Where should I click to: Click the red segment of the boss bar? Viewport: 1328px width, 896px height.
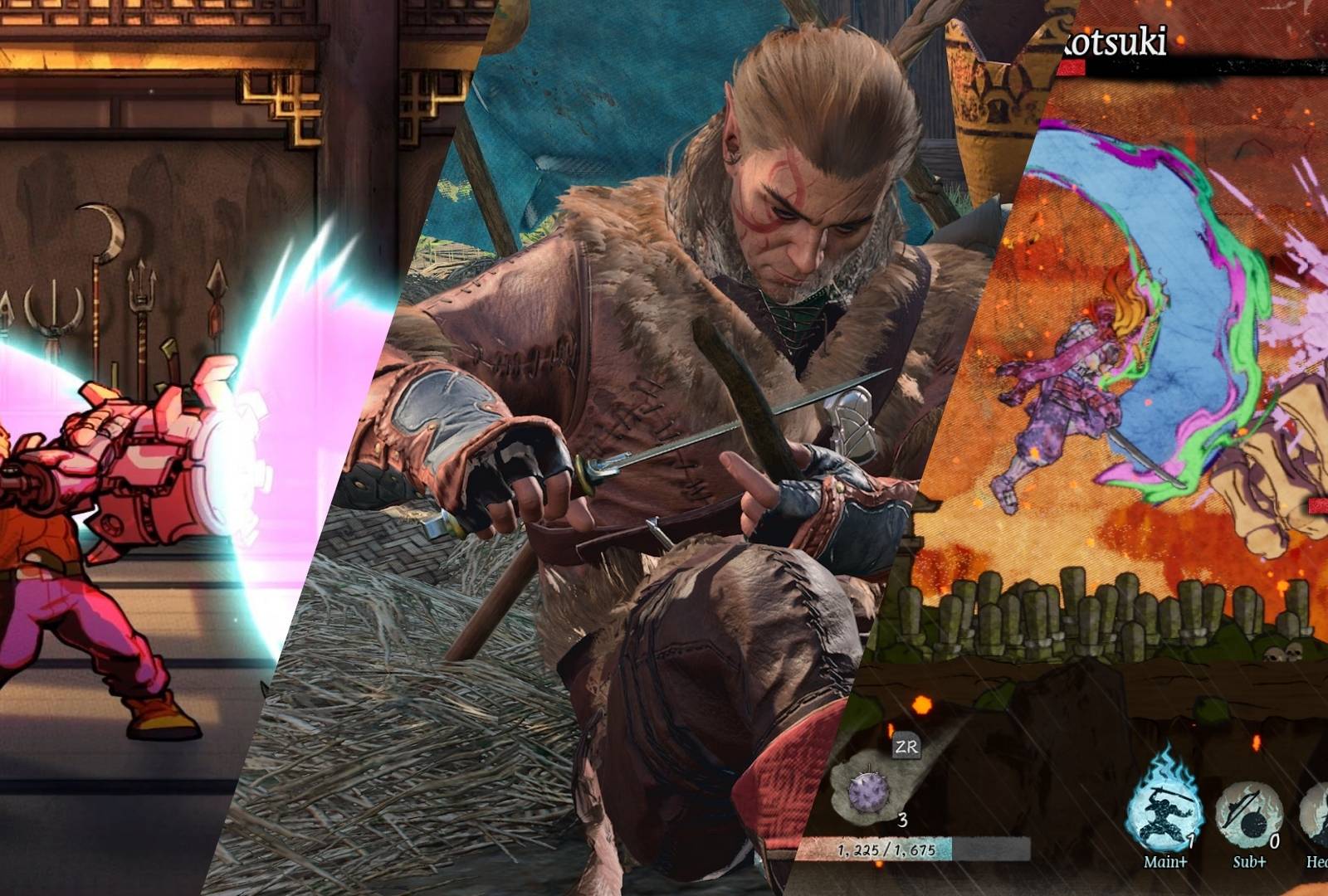click(x=1072, y=66)
